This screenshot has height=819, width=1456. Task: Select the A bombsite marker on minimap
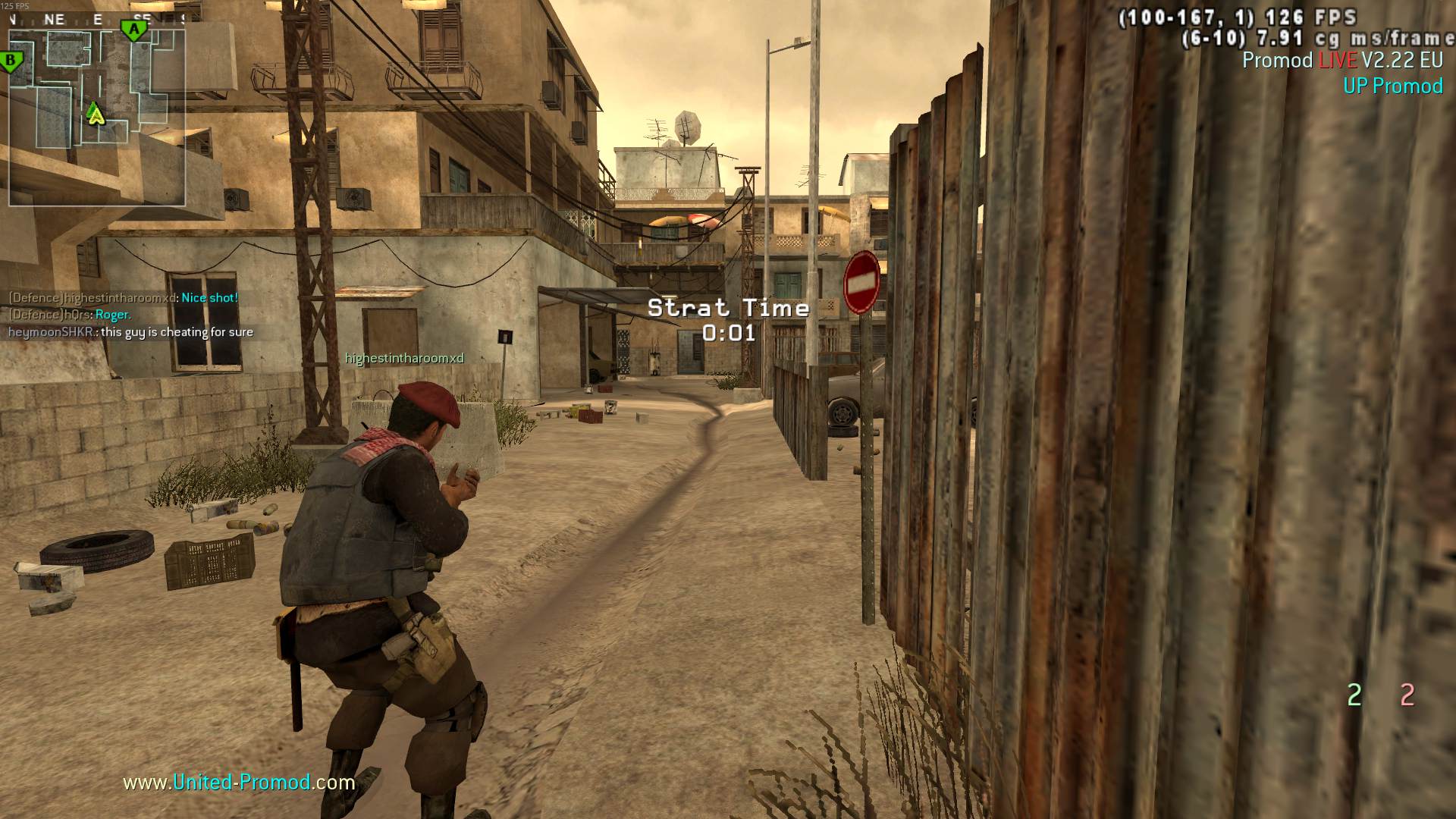click(134, 30)
